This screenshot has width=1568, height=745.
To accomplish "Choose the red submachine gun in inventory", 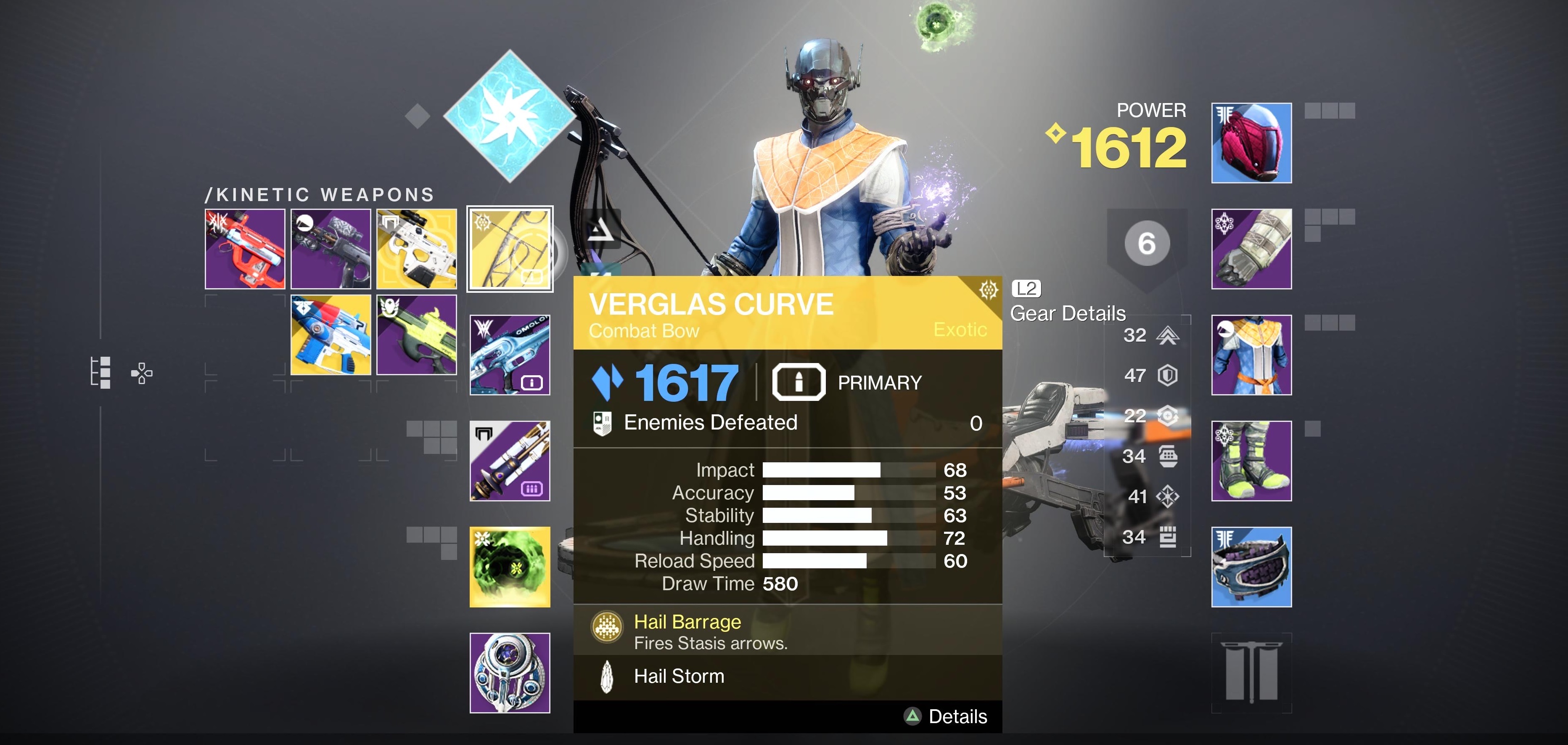I will 245,249.
